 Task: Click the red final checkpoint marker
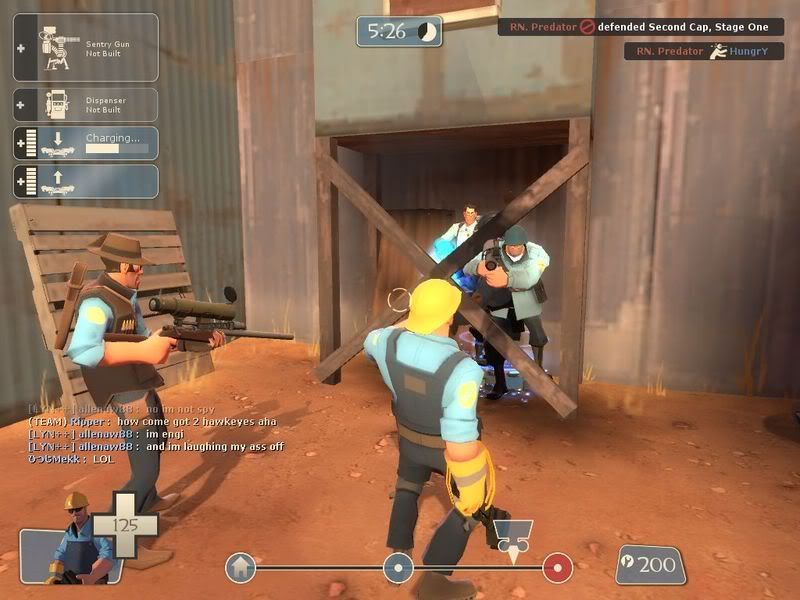click(x=557, y=568)
